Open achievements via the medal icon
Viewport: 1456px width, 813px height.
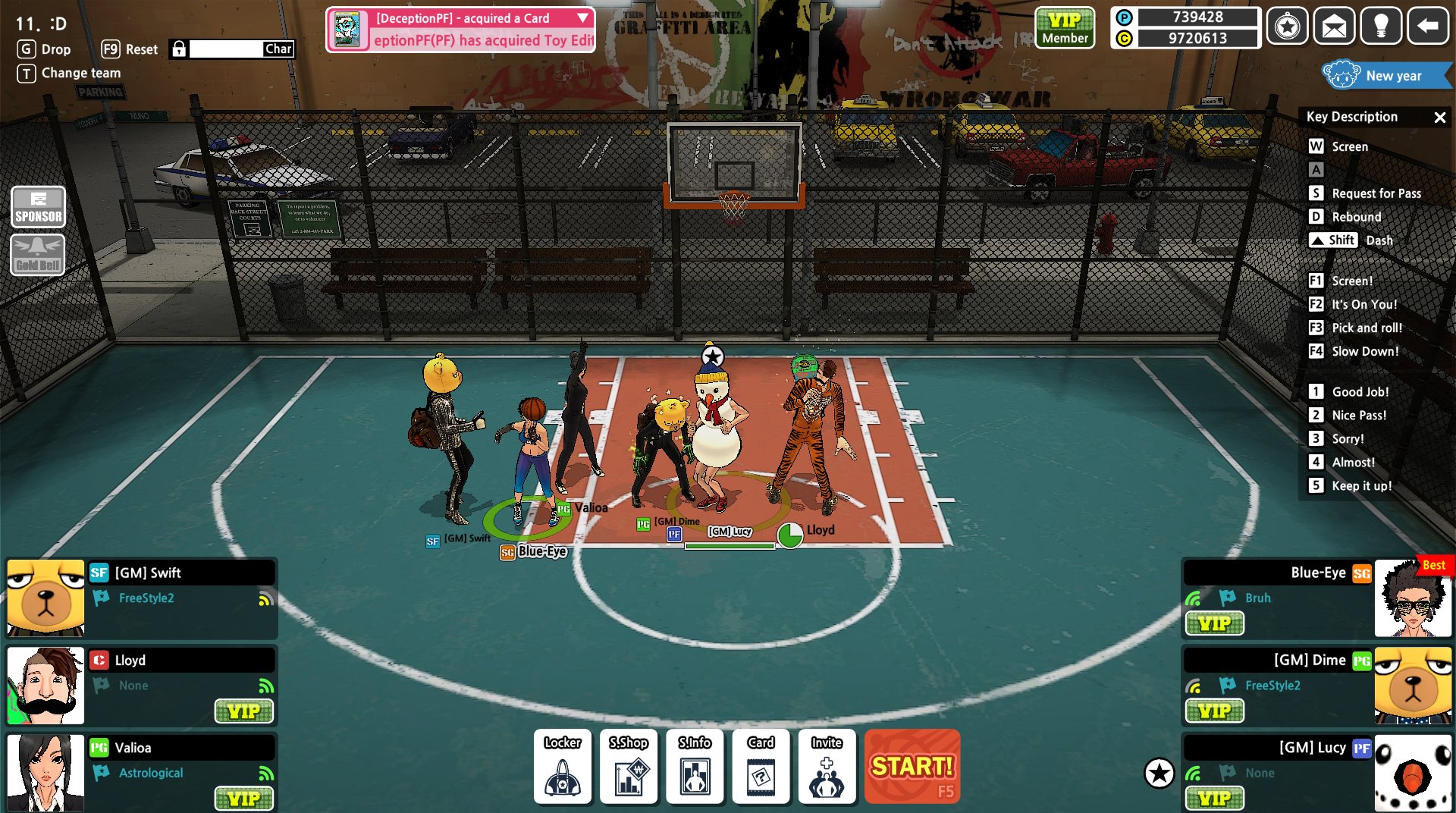(1288, 26)
